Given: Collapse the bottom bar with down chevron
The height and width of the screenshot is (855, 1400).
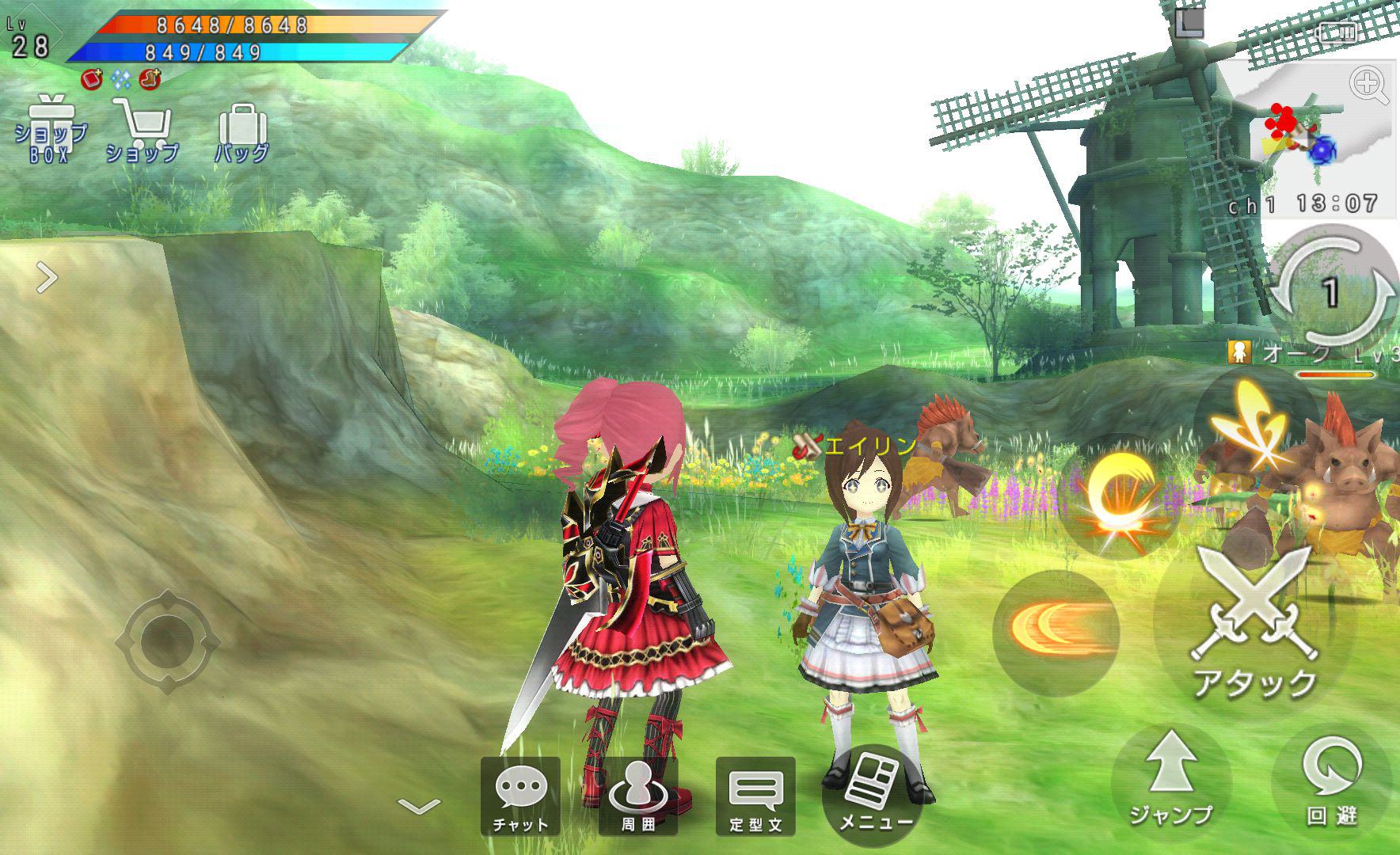Looking at the screenshot, I should [419, 807].
